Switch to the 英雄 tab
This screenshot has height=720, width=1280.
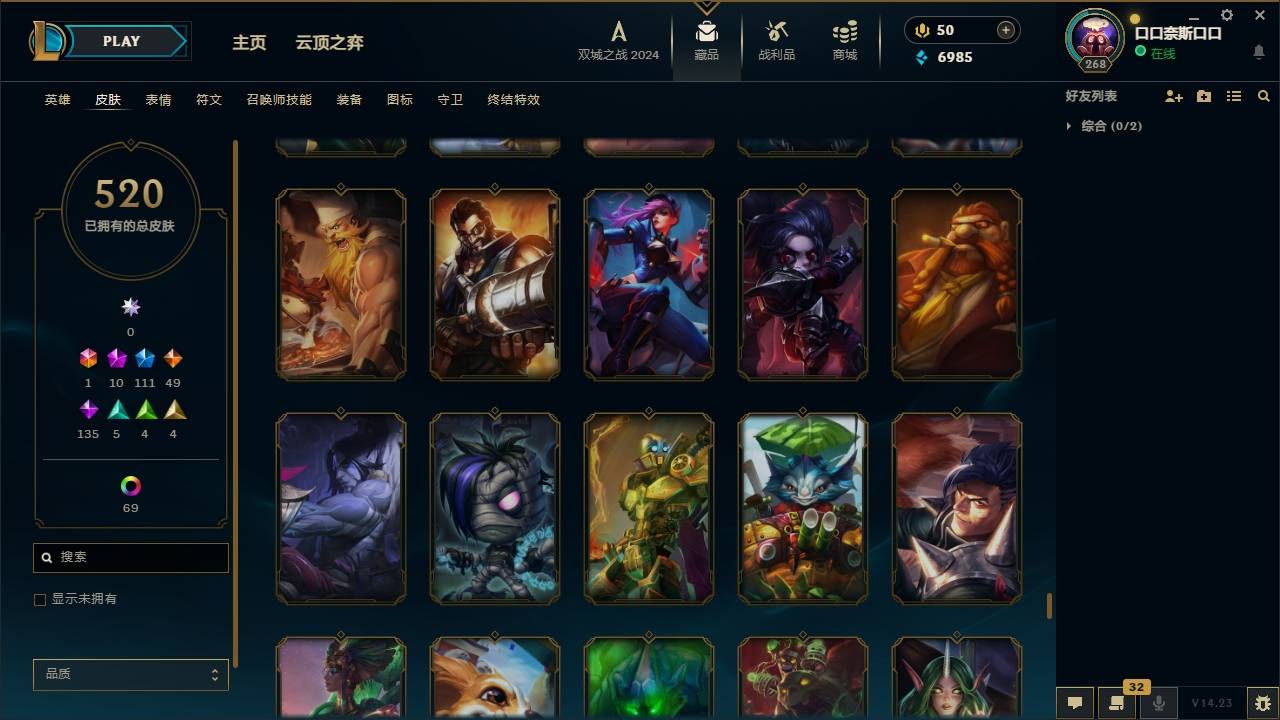pos(57,100)
